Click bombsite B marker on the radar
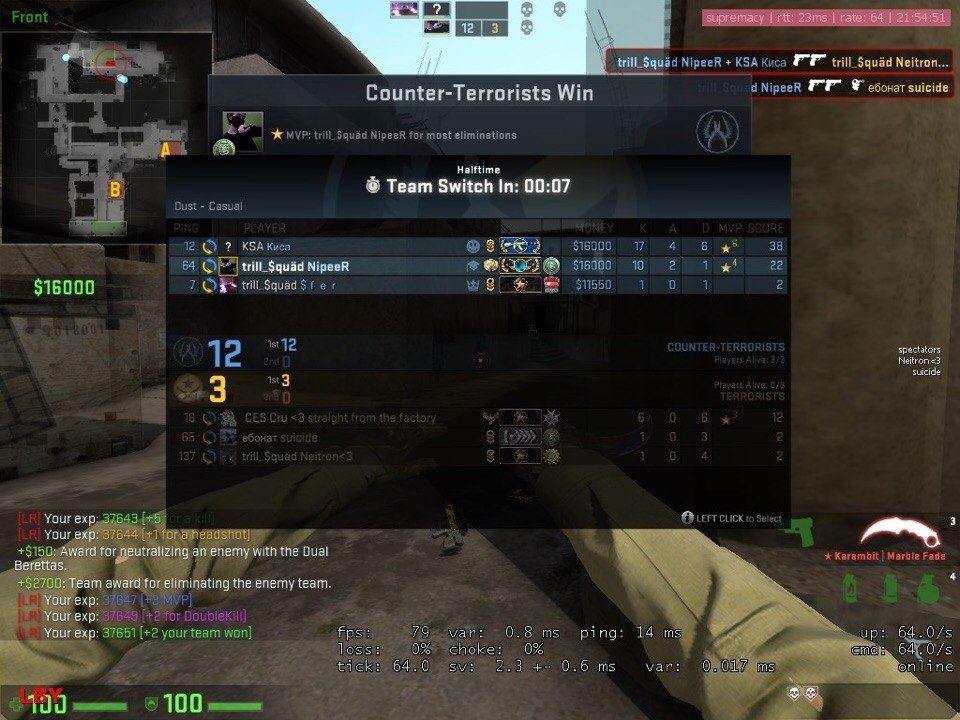The image size is (960, 720). point(115,188)
